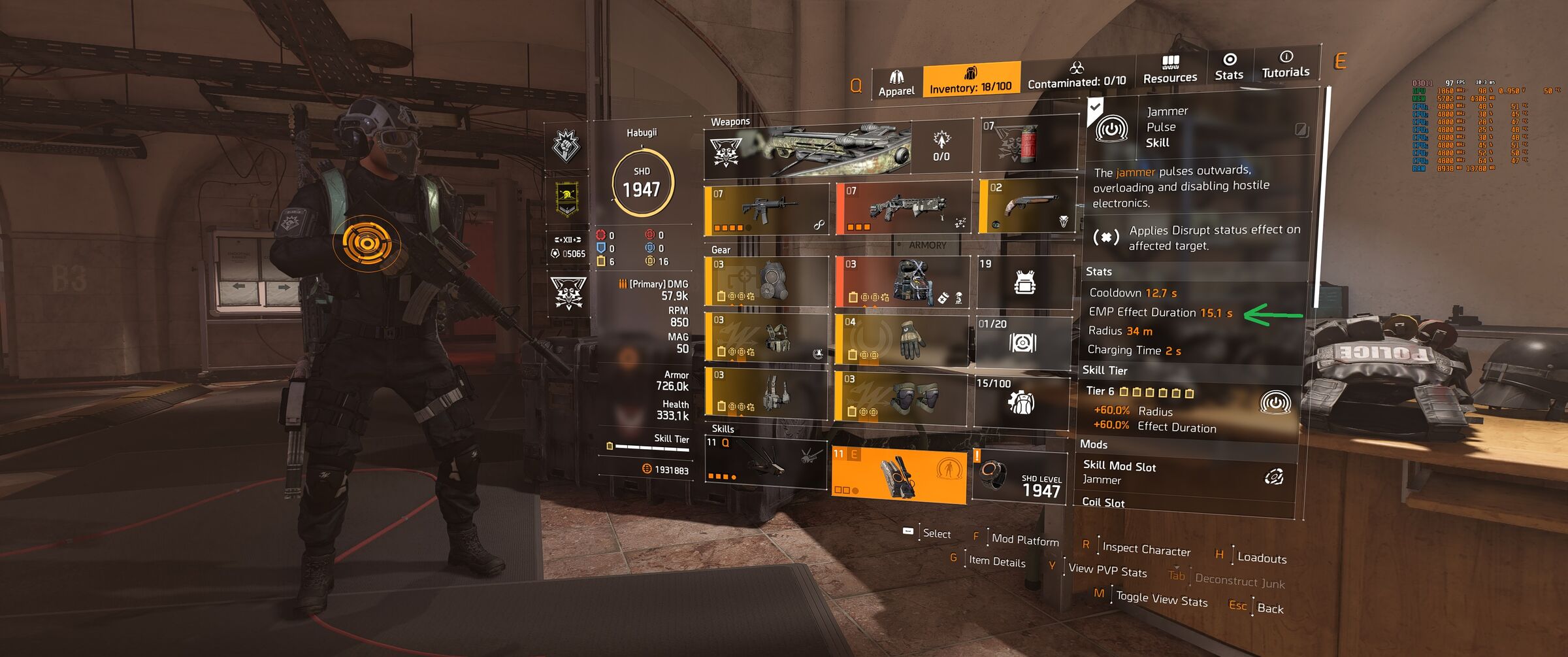Open the backpack gear slot
The width and height of the screenshot is (1568, 657).
pos(902,282)
